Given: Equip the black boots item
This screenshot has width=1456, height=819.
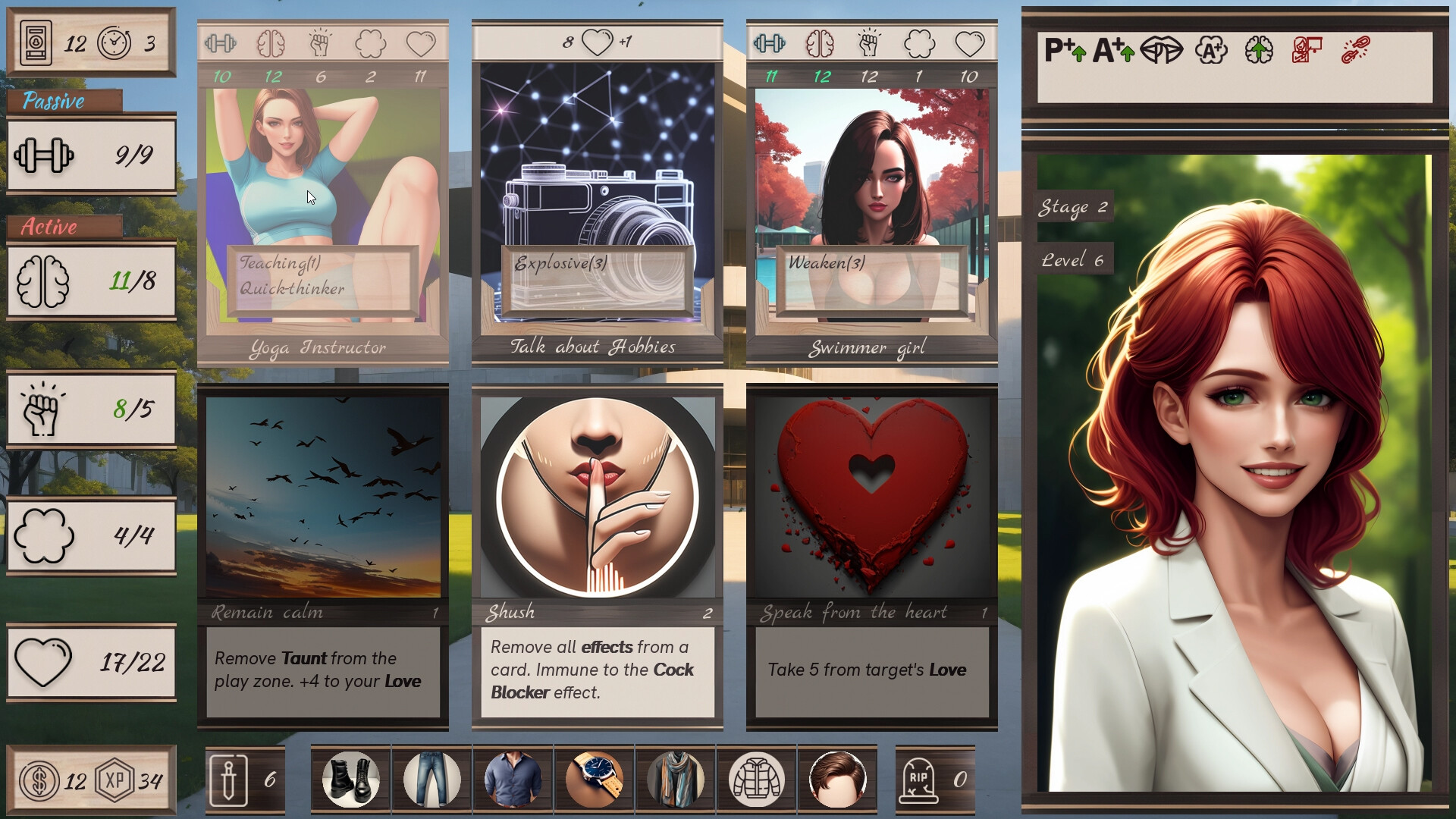Looking at the screenshot, I should (x=350, y=779).
